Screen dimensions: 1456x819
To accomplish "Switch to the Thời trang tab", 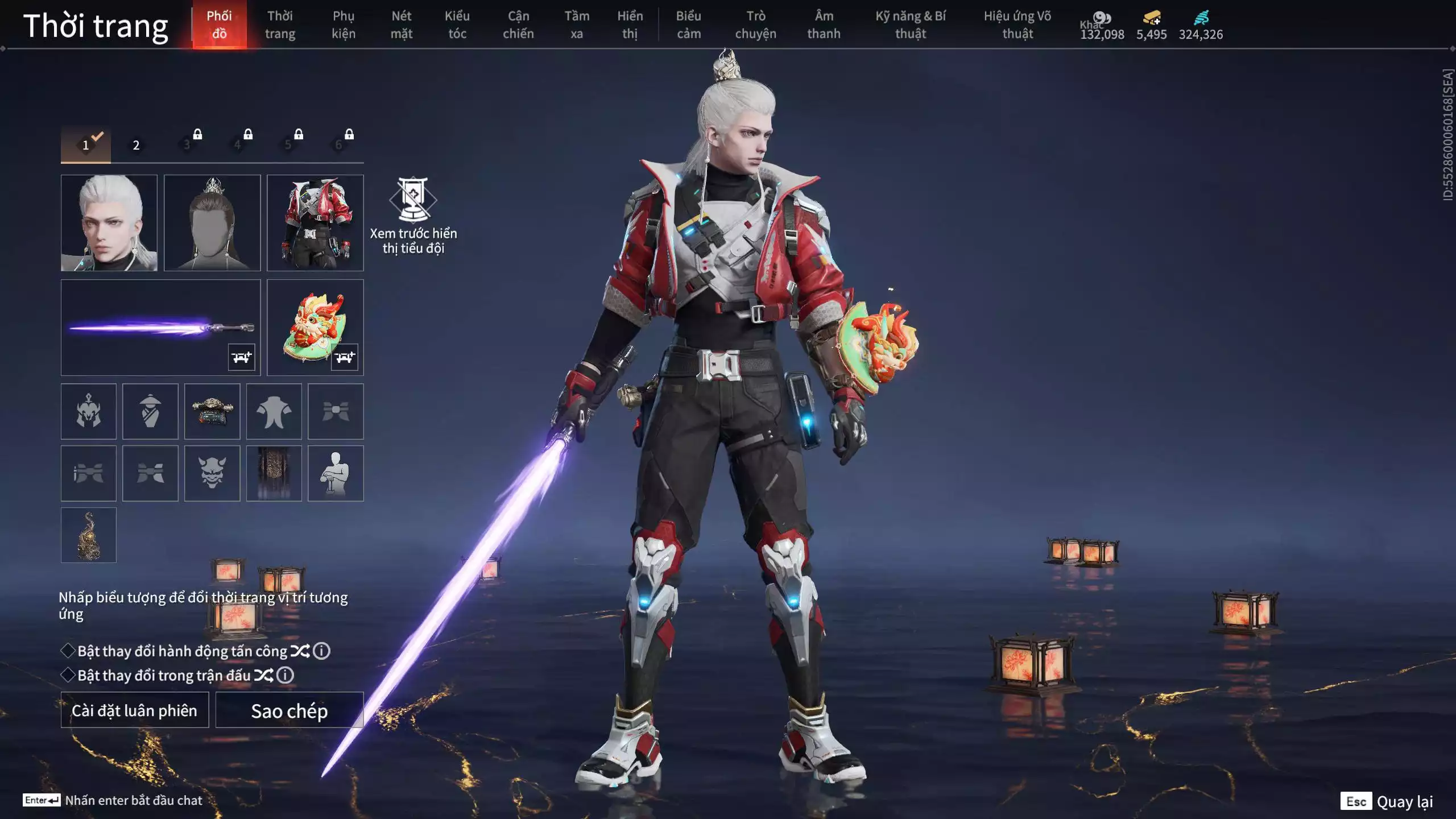I will (280, 25).
